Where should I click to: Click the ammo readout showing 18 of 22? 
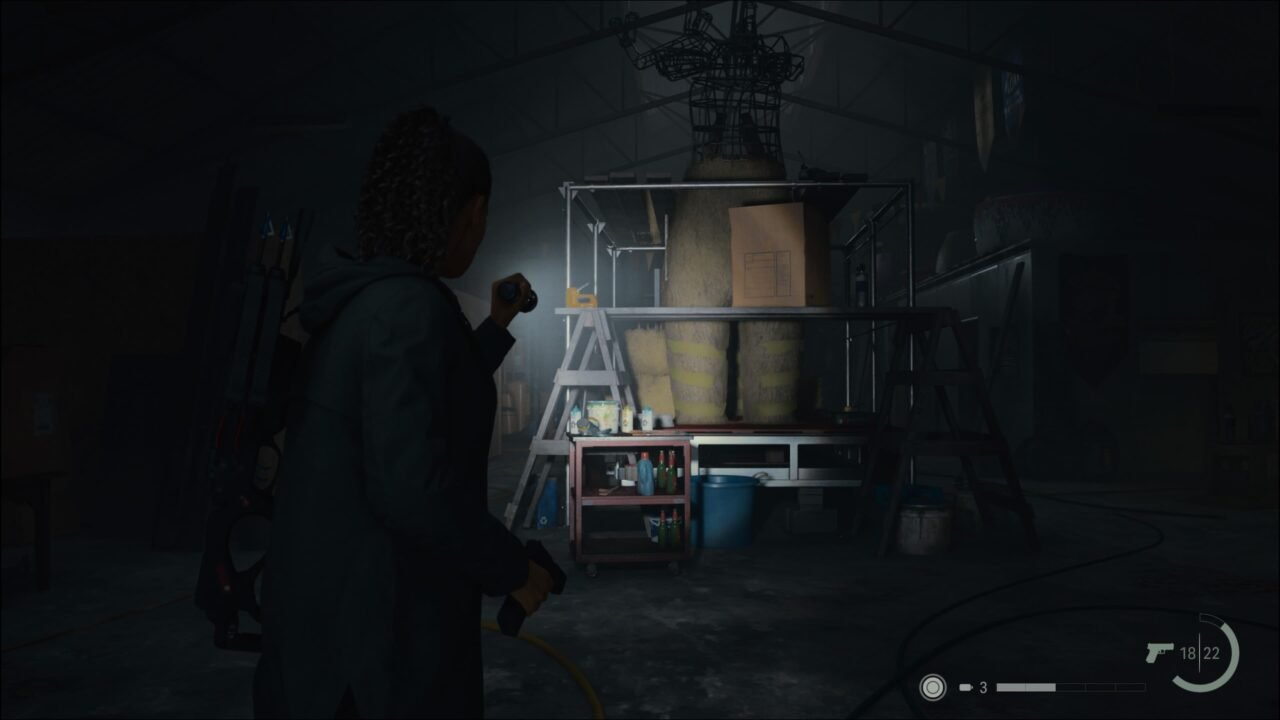(x=1200, y=652)
